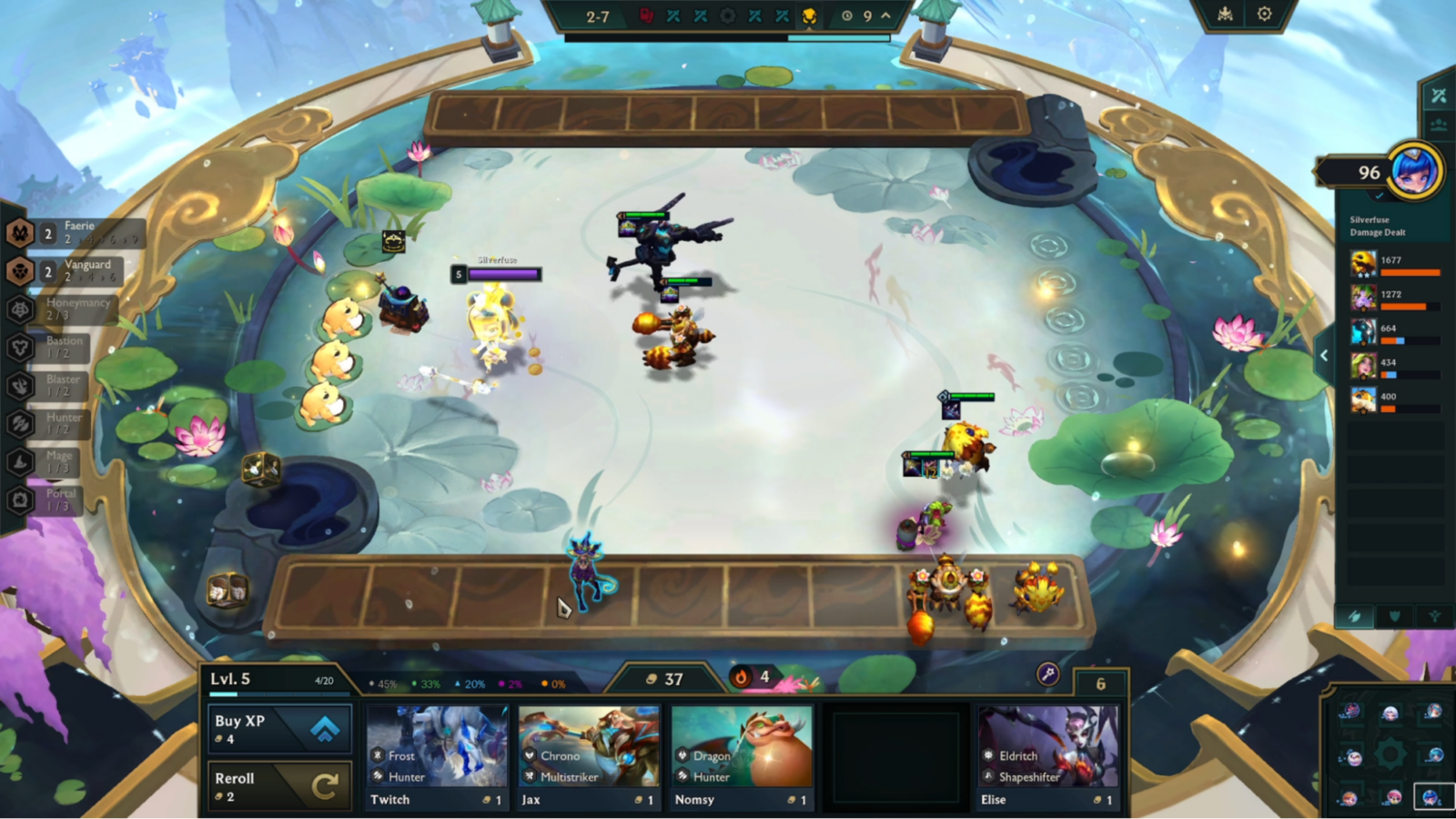Toggle the scoreboard icon next to settings
The image size is (1456, 819).
click(x=1227, y=13)
